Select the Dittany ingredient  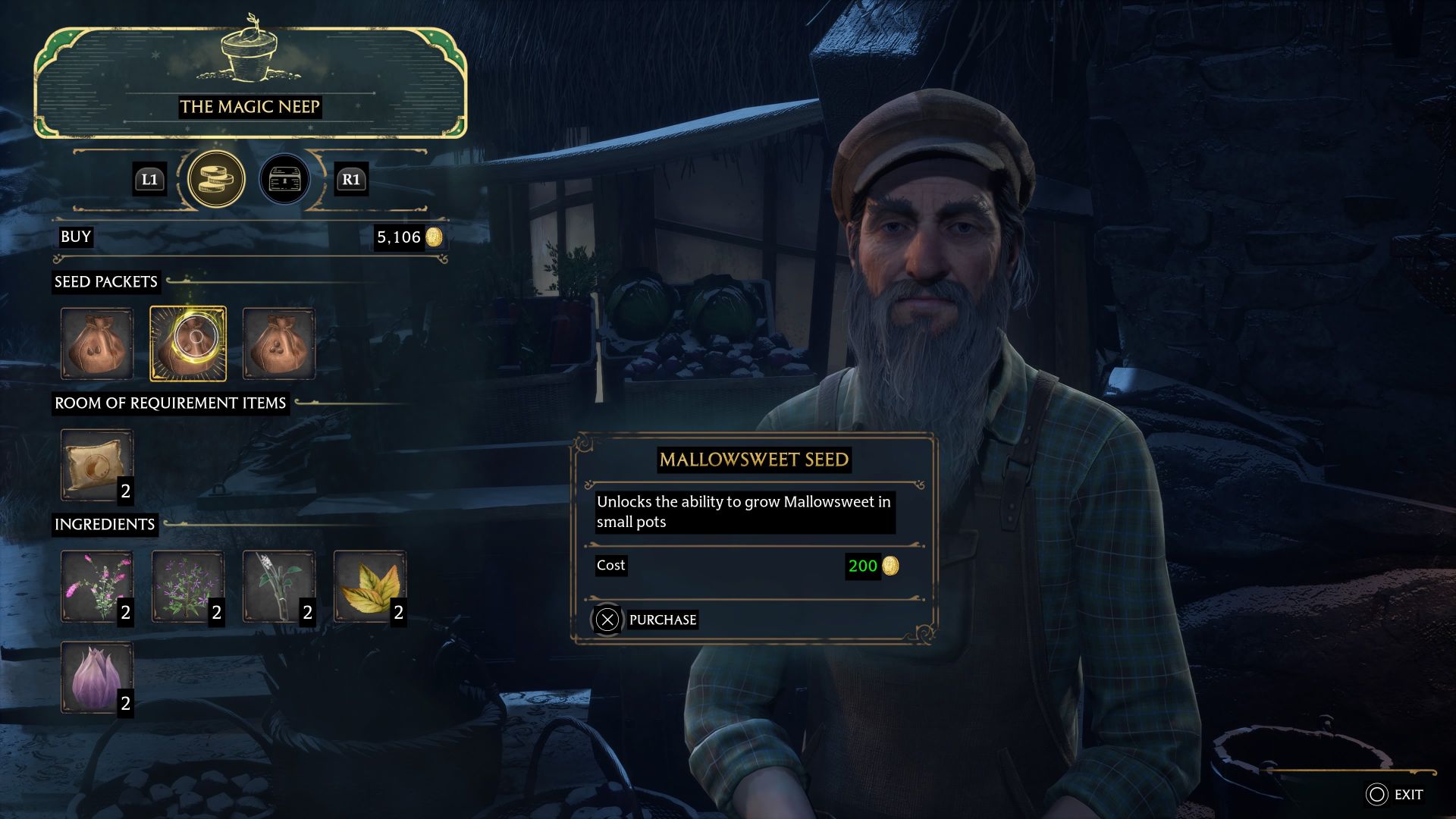click(97, 585)
